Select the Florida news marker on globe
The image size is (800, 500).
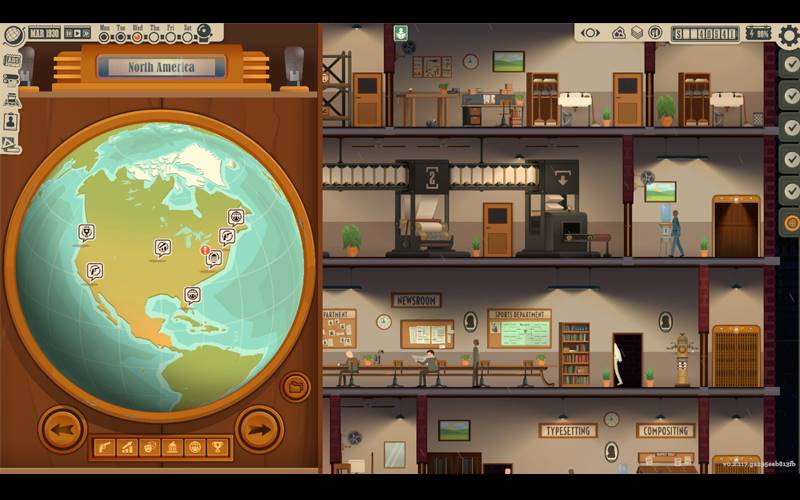[x=192, y=294]
